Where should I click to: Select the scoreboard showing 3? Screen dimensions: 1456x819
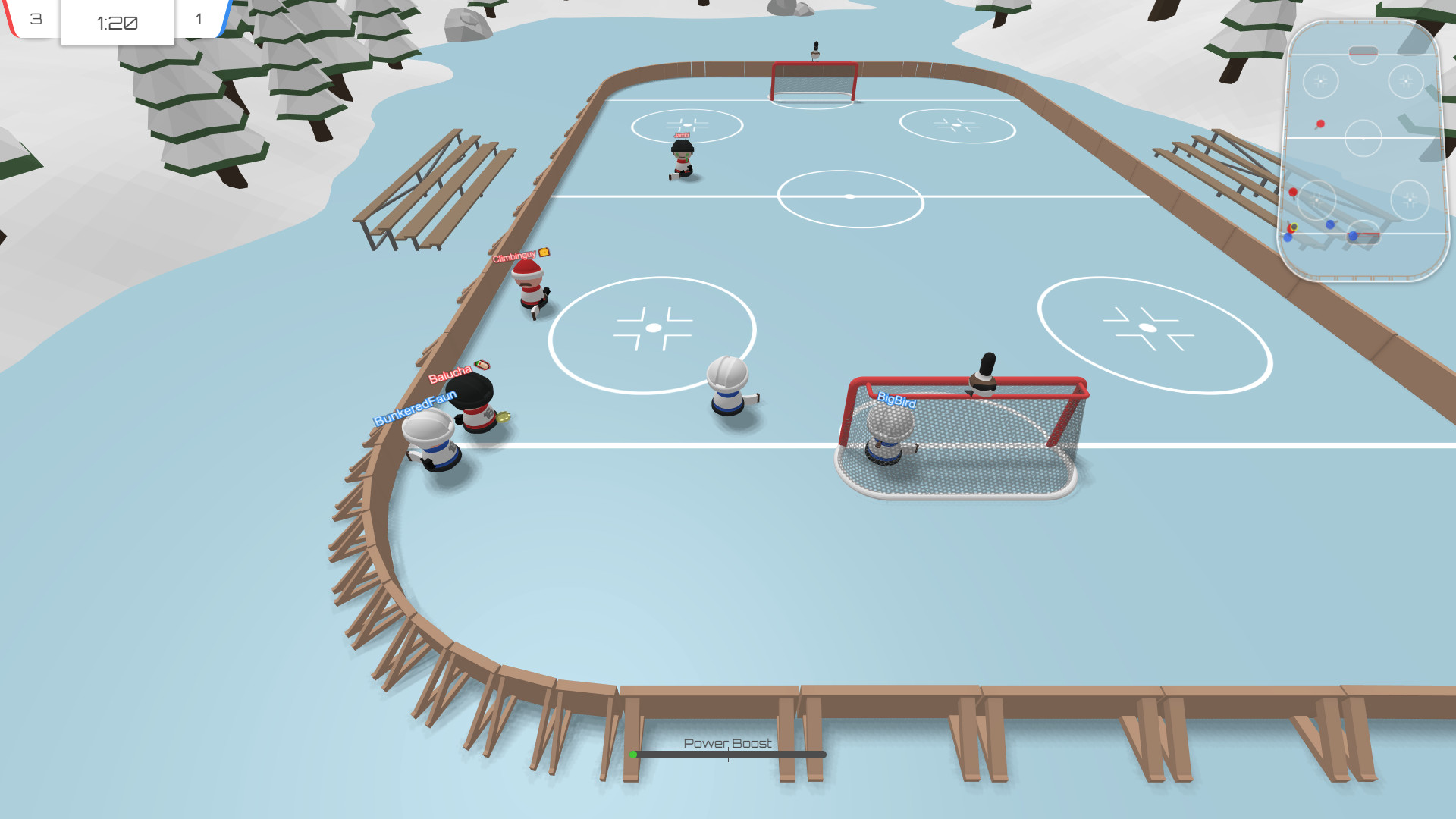35,20
